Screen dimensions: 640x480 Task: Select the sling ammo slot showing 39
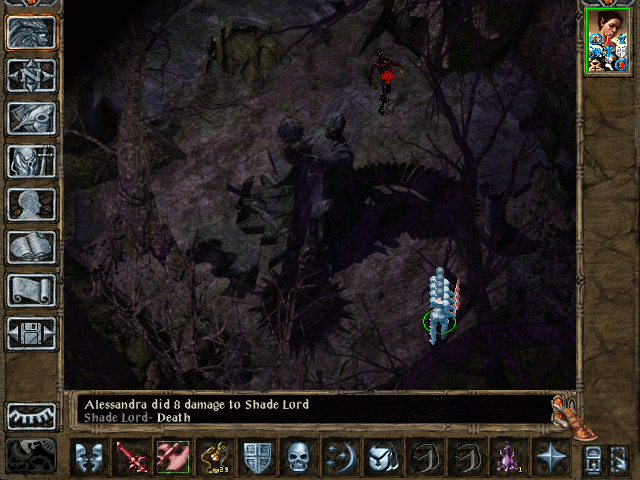click(214, 457)
